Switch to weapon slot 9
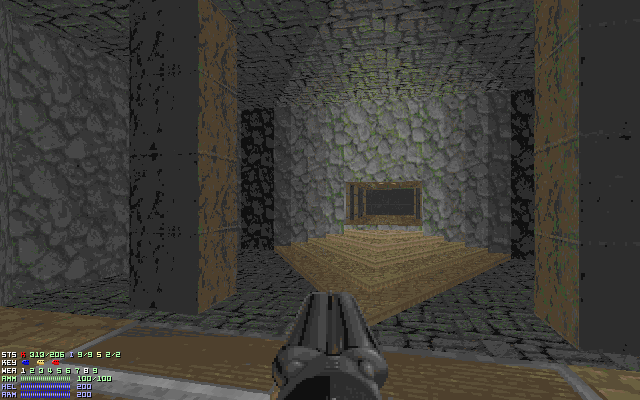The image size is (640, 400). click(x=95, y=371)
